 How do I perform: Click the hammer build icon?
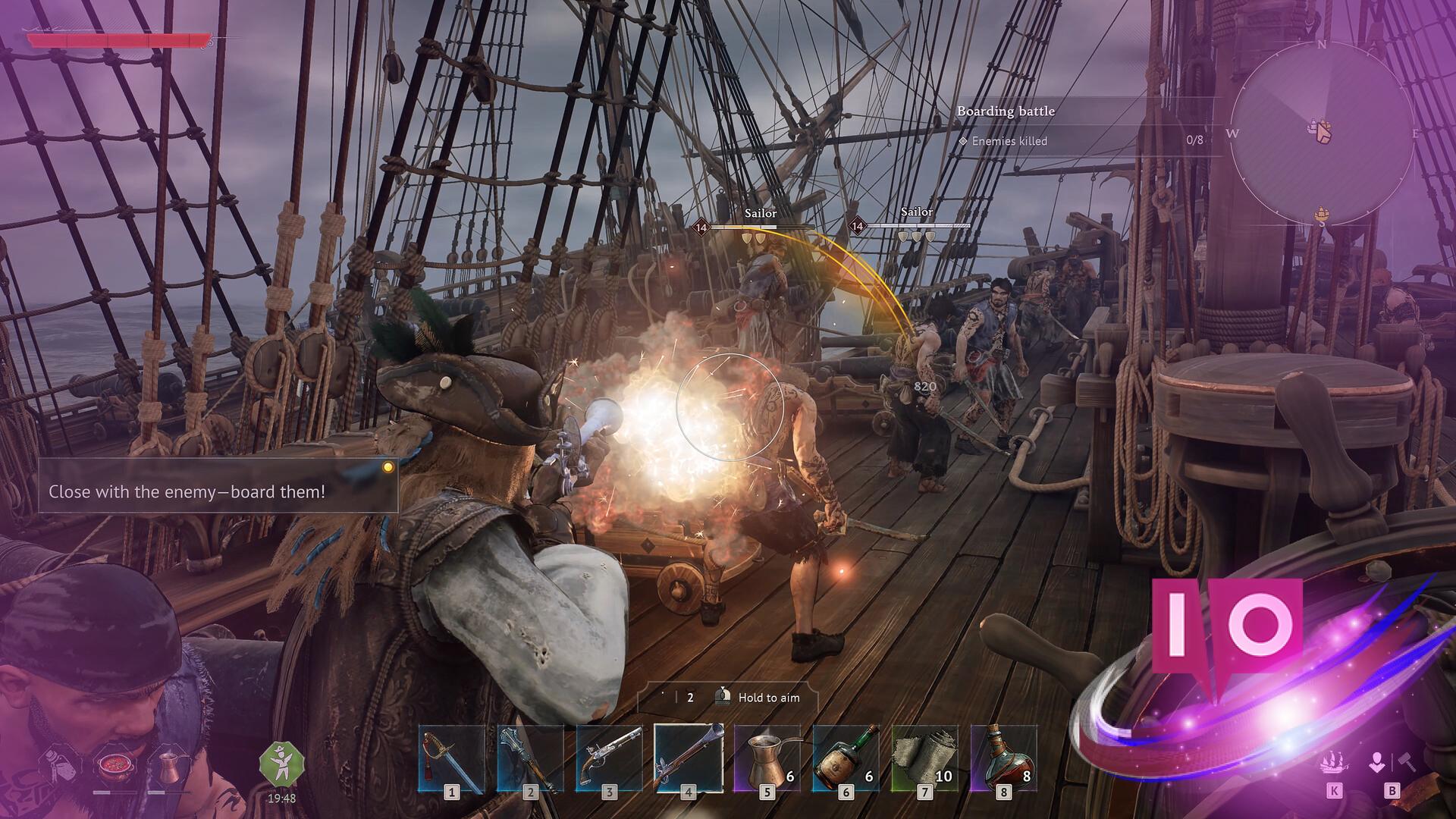point(1407,762)
